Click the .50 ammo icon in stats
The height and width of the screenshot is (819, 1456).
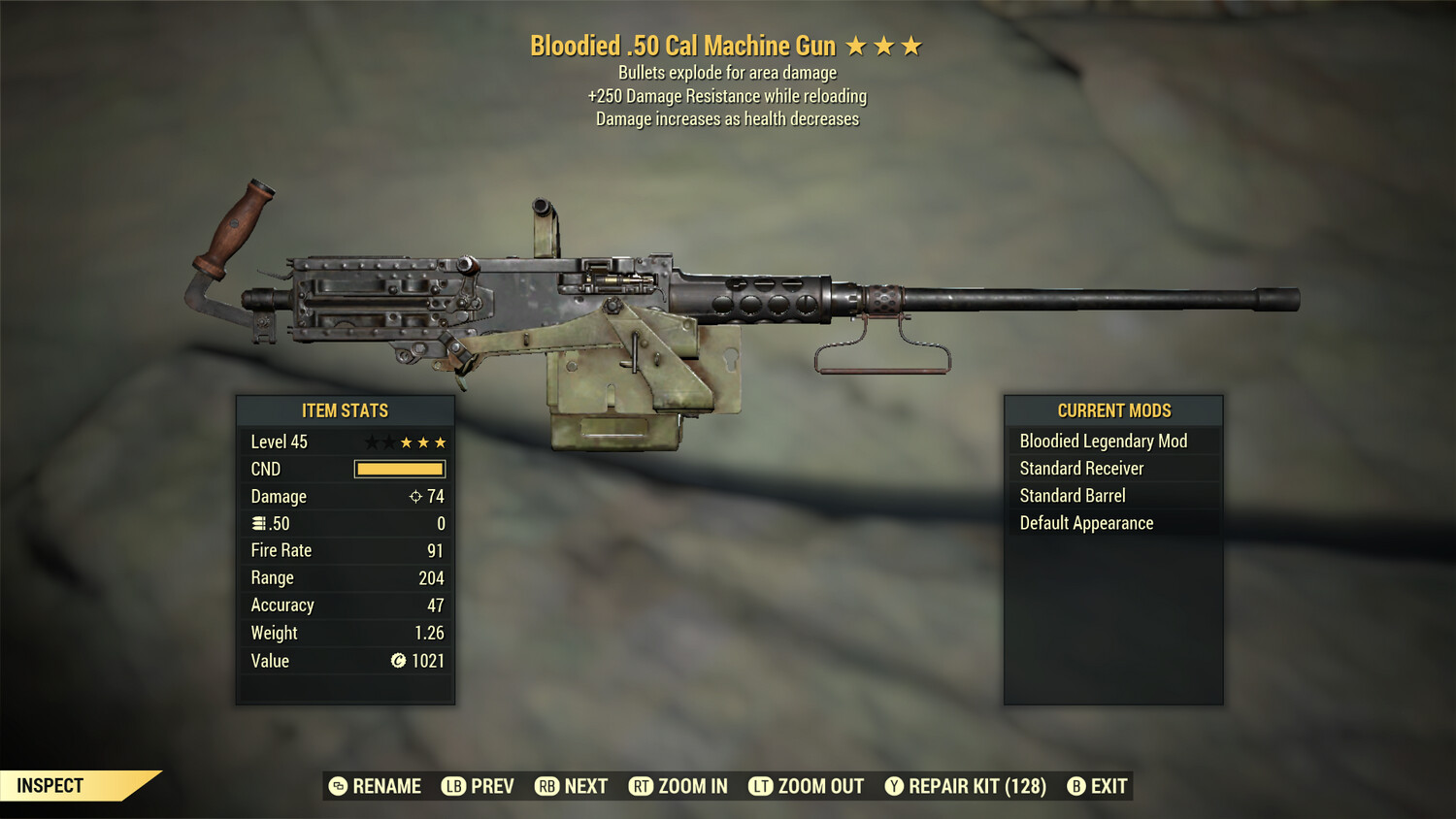pos(258,523)
